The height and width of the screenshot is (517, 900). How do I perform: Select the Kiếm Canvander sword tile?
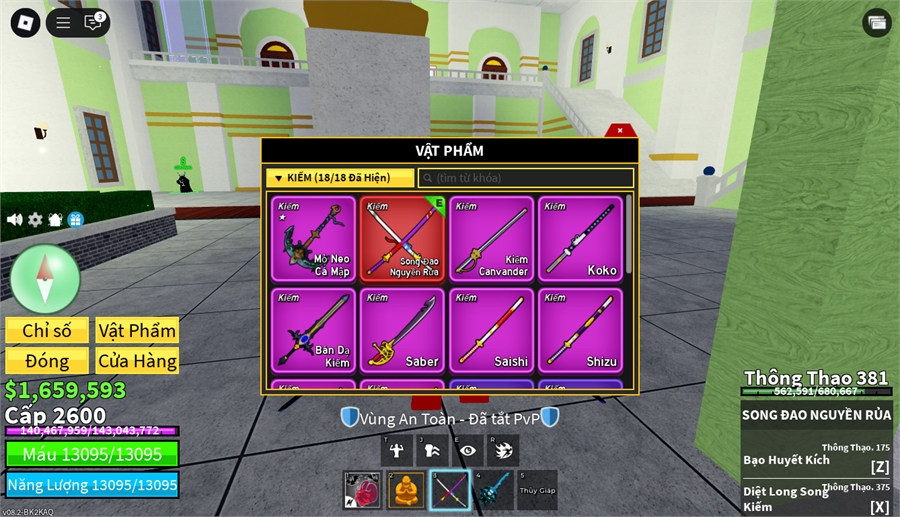coord(491,239)
